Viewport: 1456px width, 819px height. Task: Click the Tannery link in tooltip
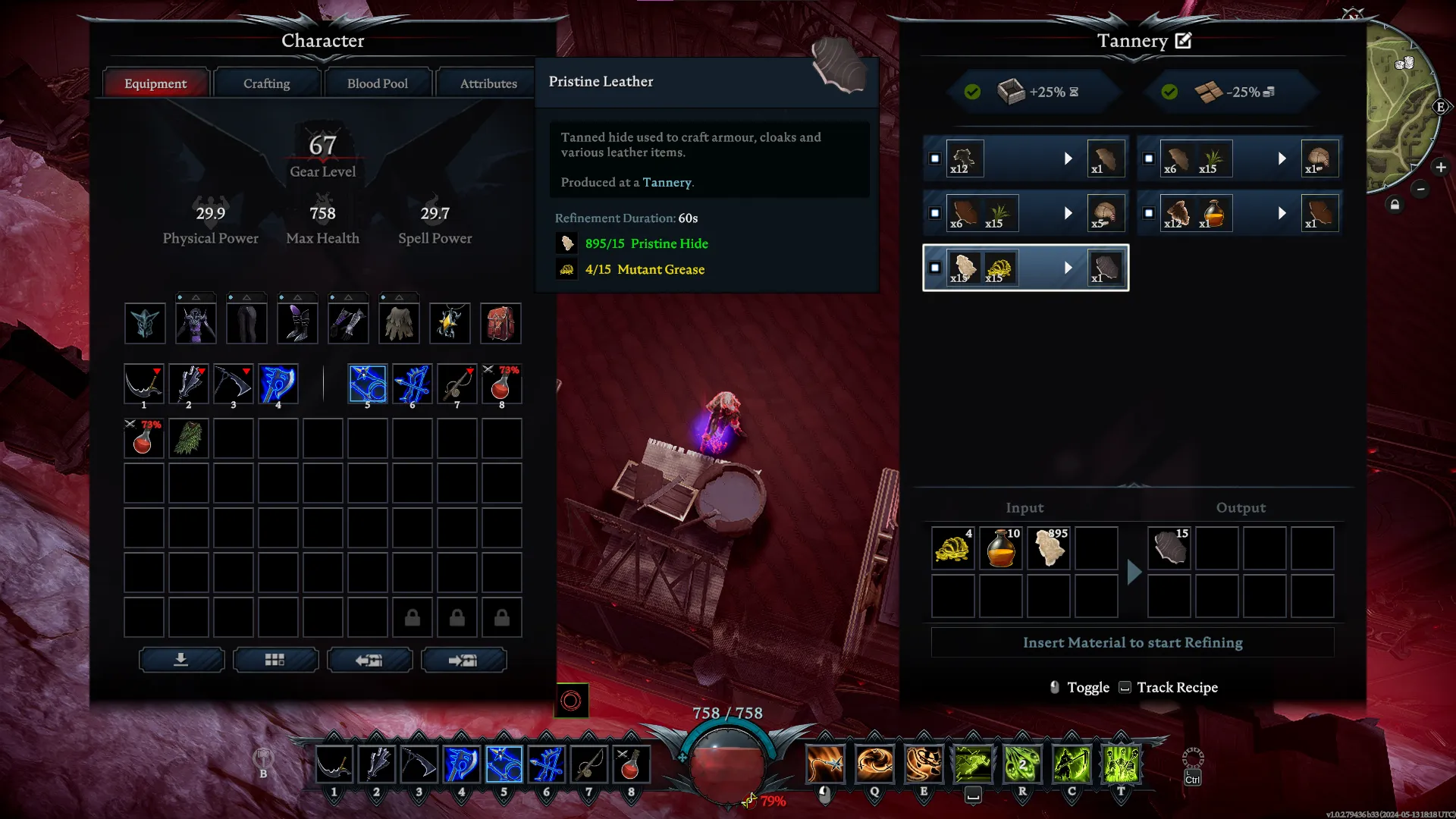pyautogui.click(x=667, y=183)
